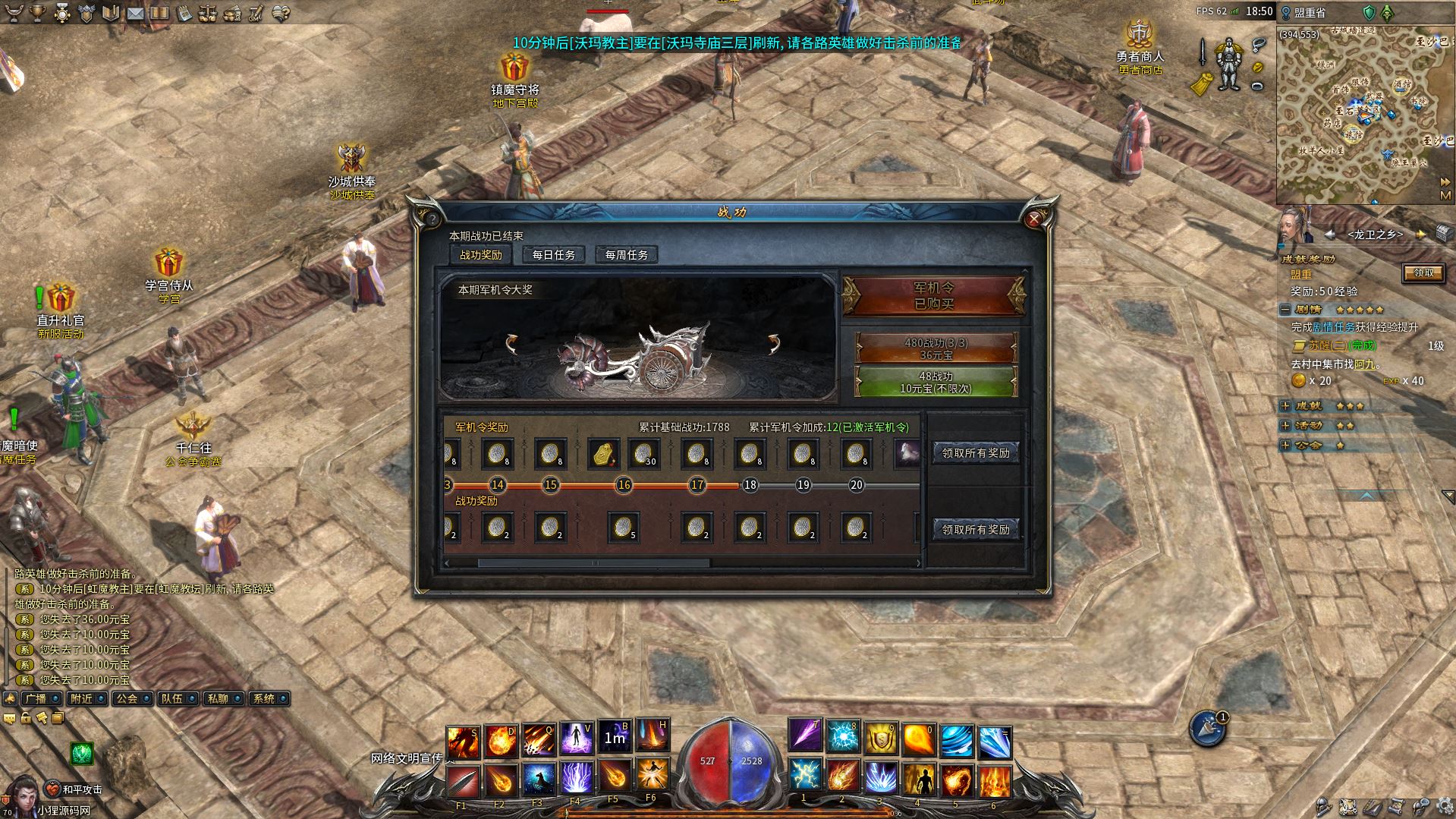The height and width of the screenshot is (819, 1456).
Task: Open the 每周任务 tab
Action: coord(626,255)
